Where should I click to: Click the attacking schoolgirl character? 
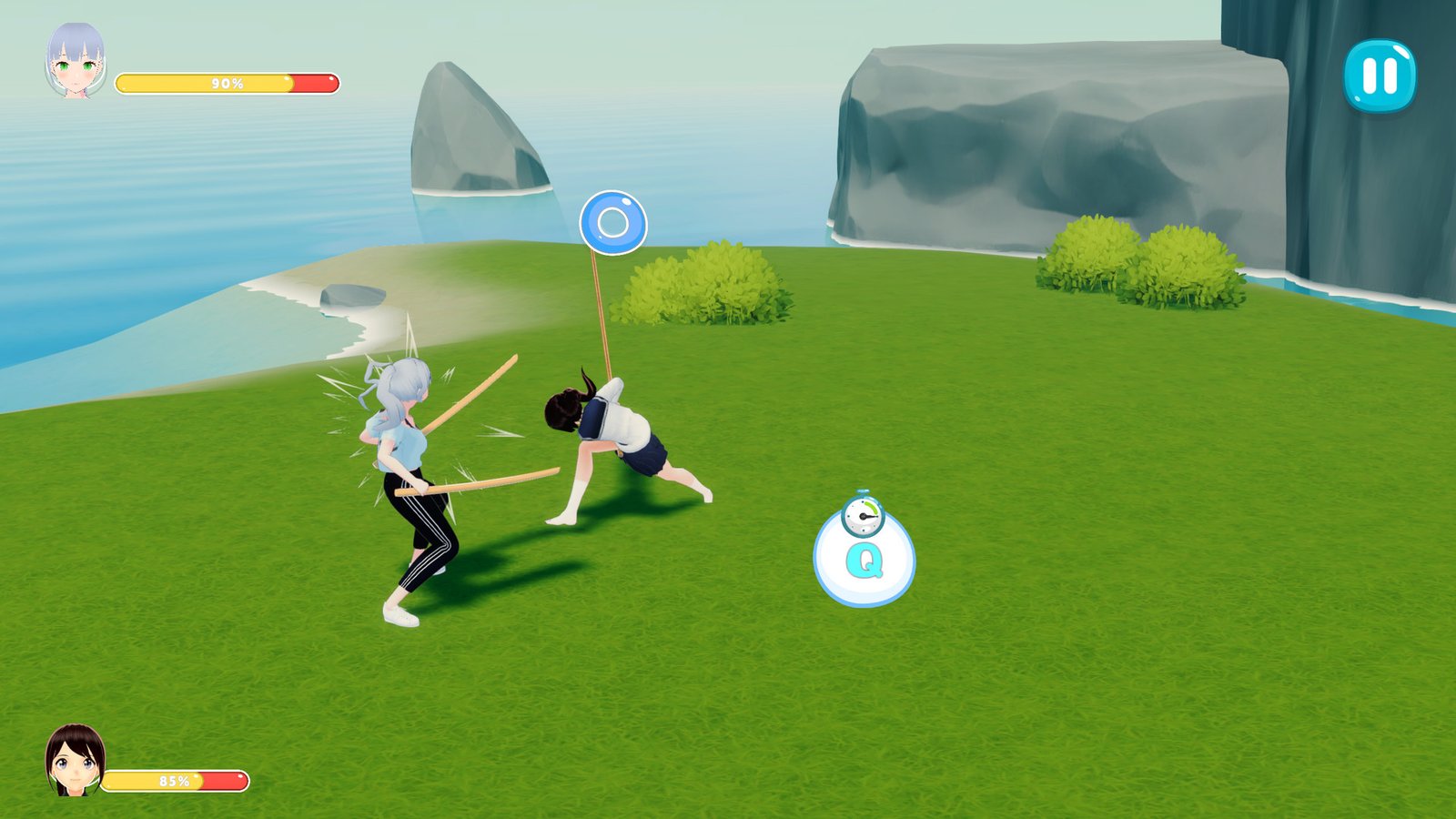[619, 437]
